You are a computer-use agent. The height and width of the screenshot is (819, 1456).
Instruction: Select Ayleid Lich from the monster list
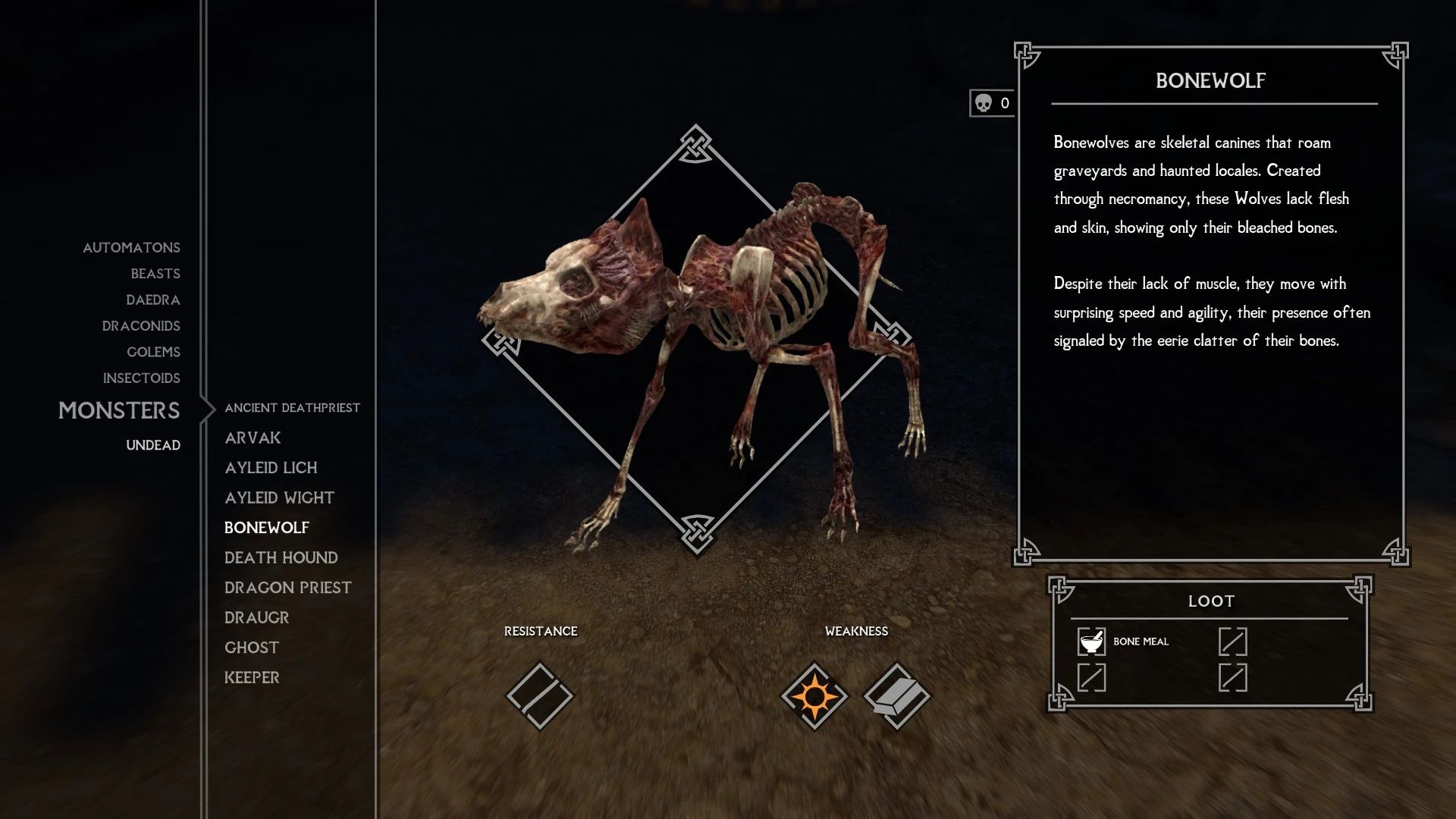pyautogui.click(x=271, y=468)
